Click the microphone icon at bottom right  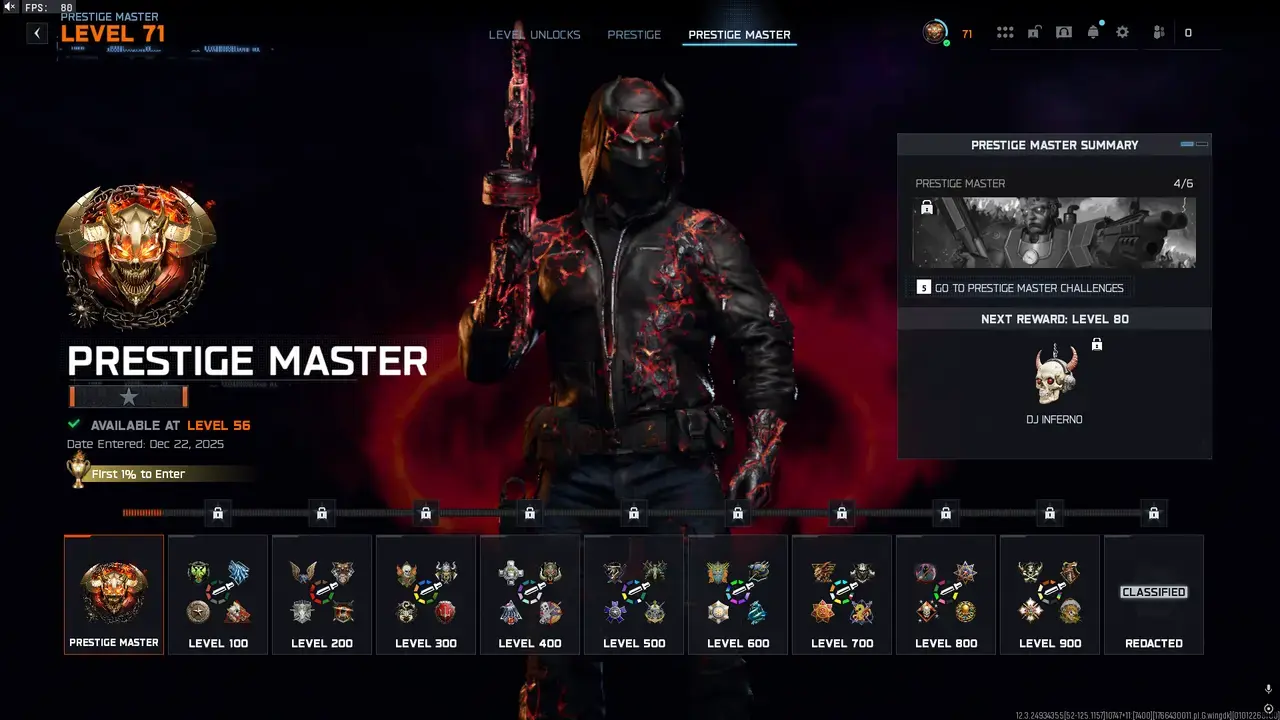(1268, 688)
